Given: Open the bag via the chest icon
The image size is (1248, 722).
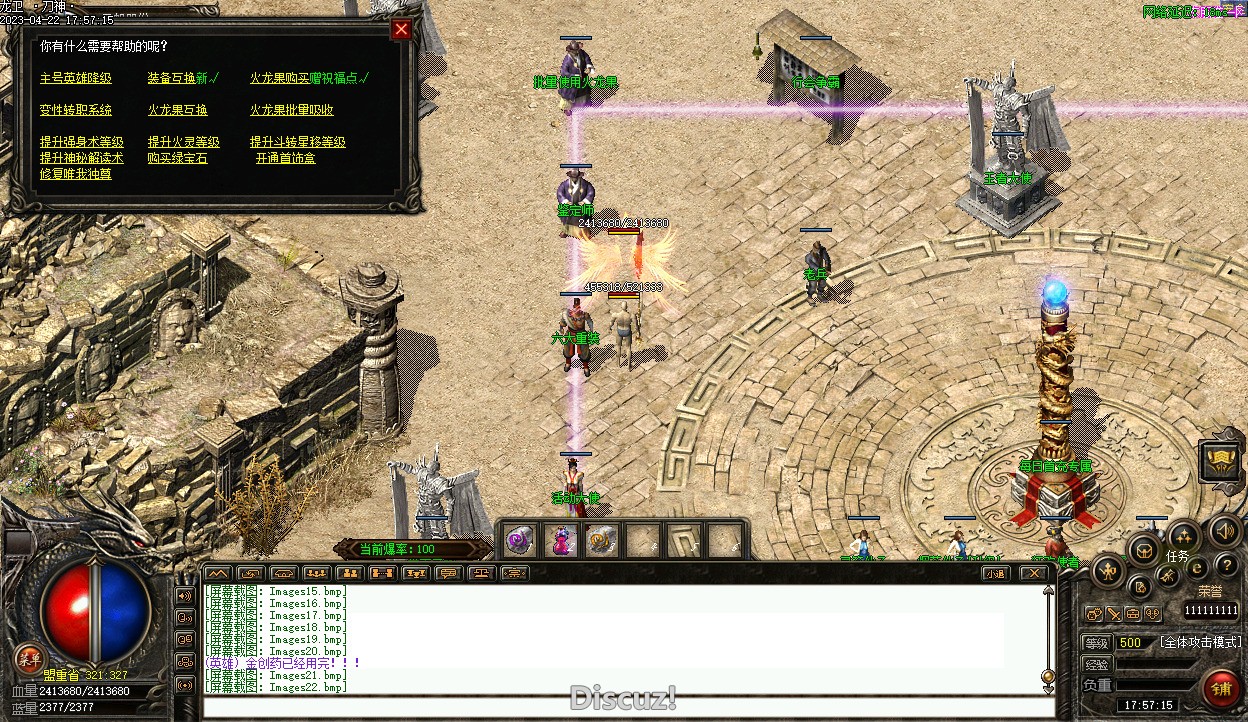Looking at the screenshot, I should [1145, 549].
